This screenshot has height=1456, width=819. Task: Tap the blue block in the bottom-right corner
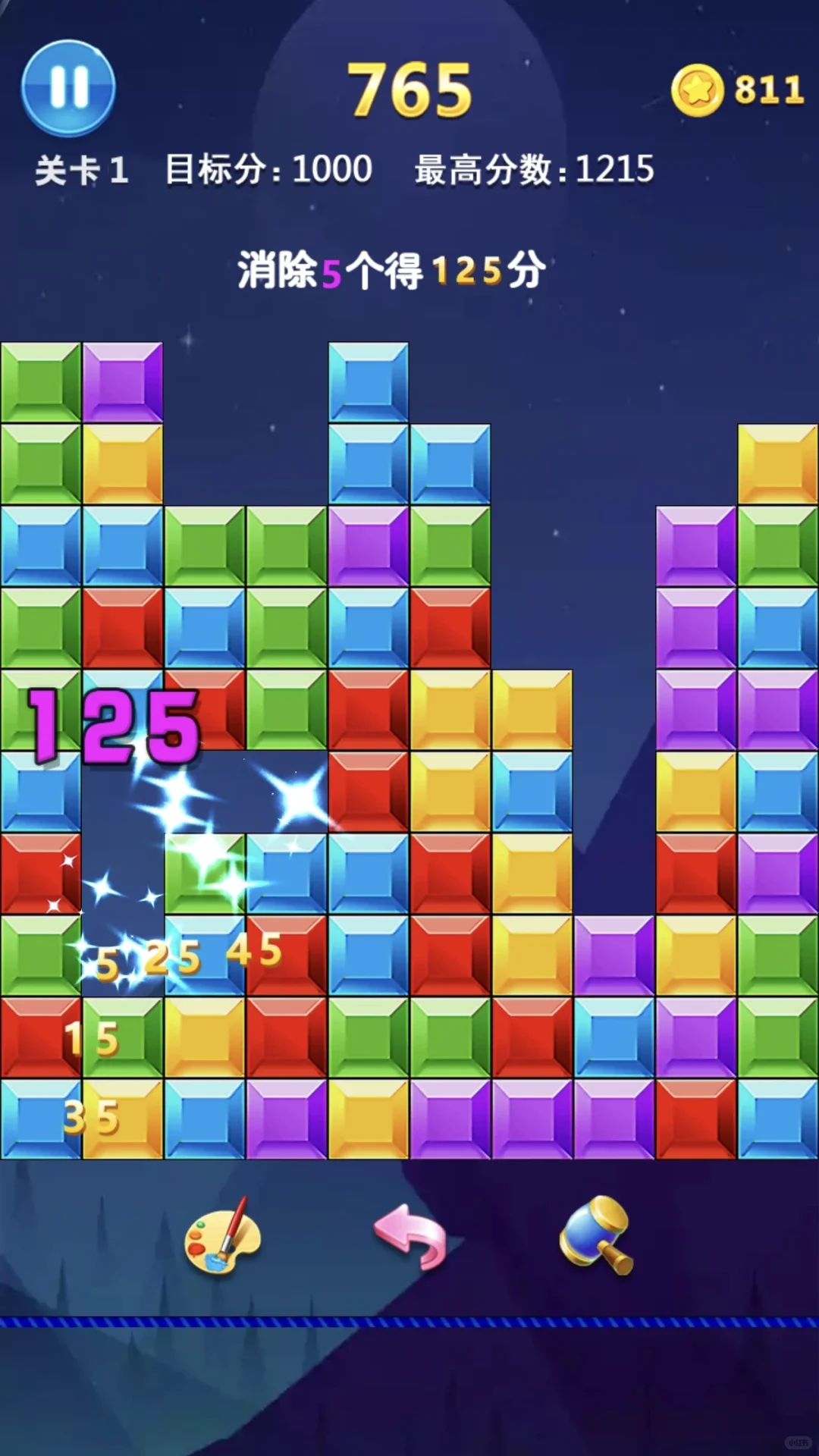click(778, 1119)
